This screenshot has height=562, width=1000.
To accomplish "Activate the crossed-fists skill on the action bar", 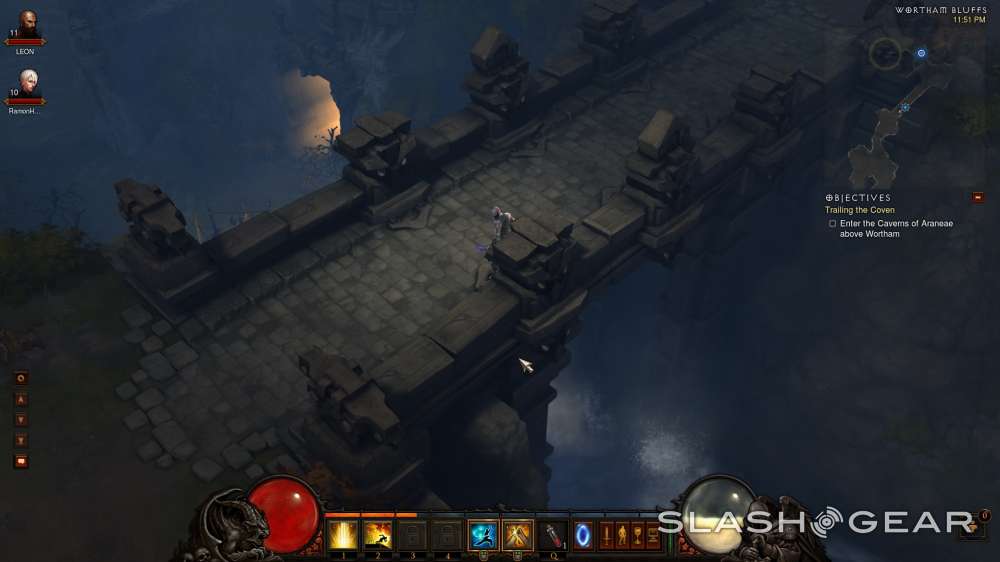I will [517, 535].
